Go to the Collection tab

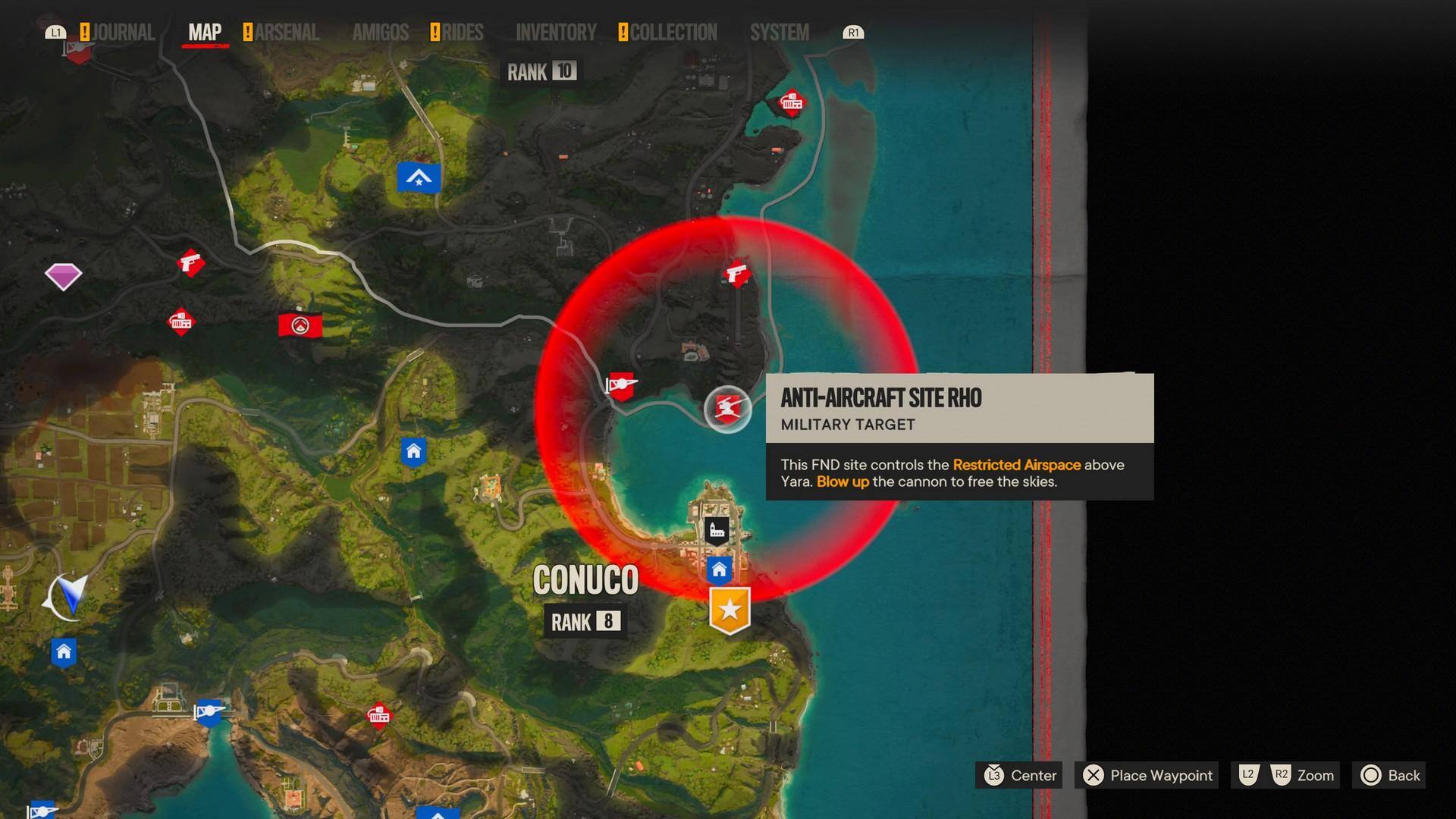click(x=673, y=33)
